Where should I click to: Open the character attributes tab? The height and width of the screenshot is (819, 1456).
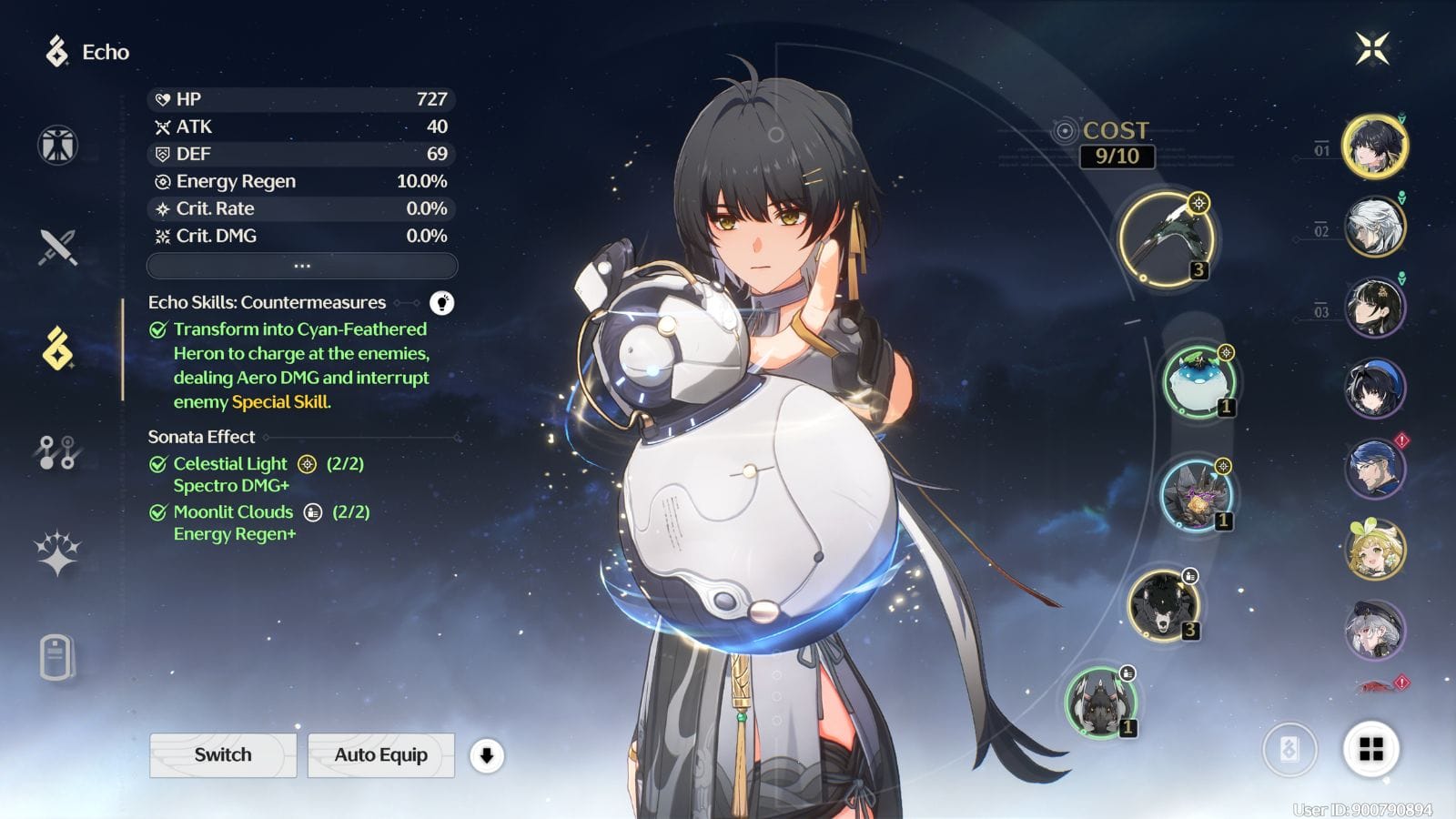pyautogui.click(x=57, y=146)
